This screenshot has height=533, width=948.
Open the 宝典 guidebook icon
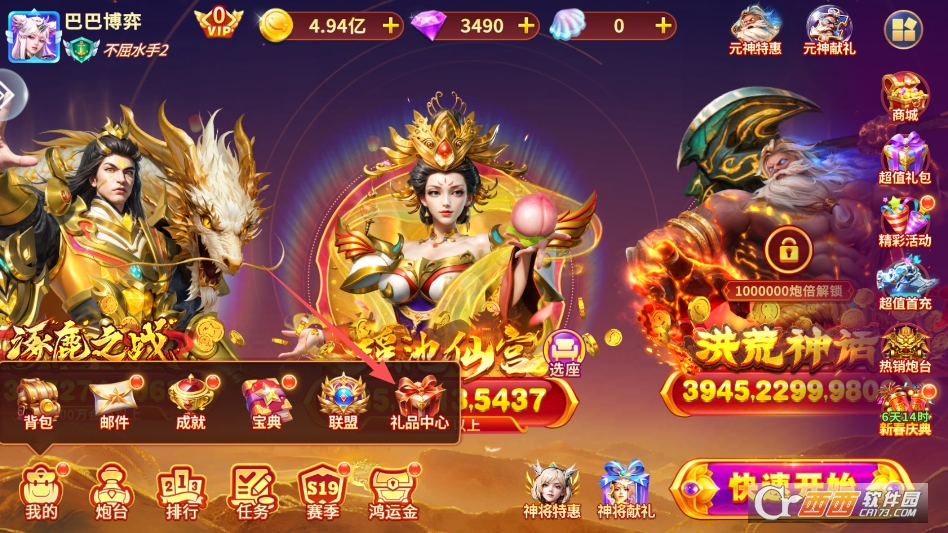click(x=266, y=402)
